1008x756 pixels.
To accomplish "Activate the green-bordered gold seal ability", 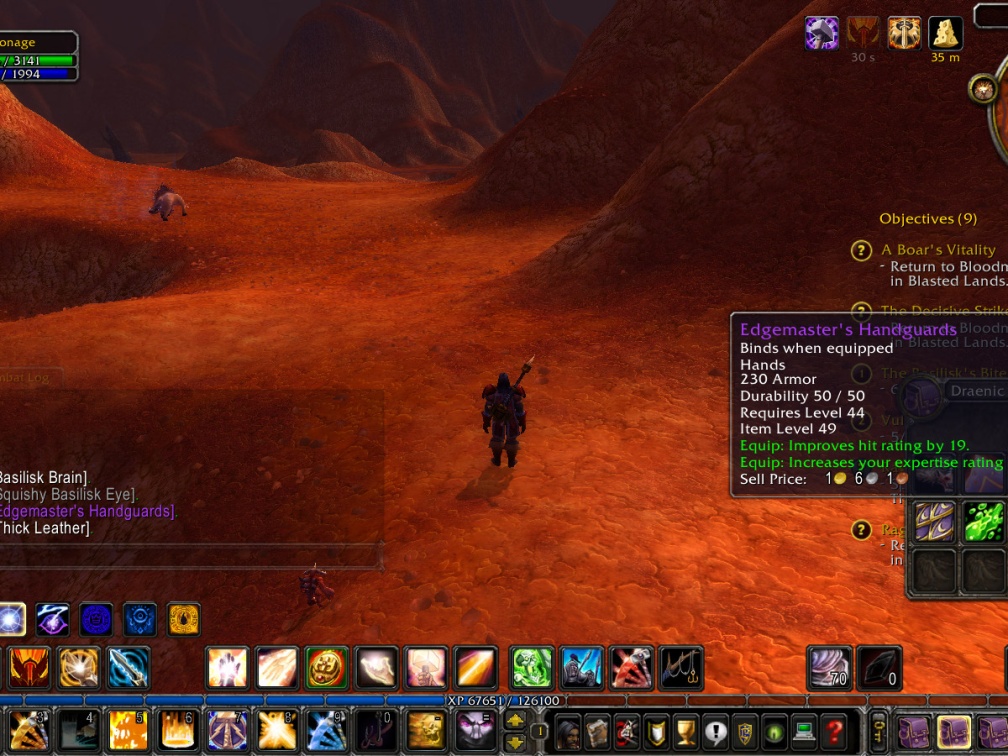I will pos(327,668).
